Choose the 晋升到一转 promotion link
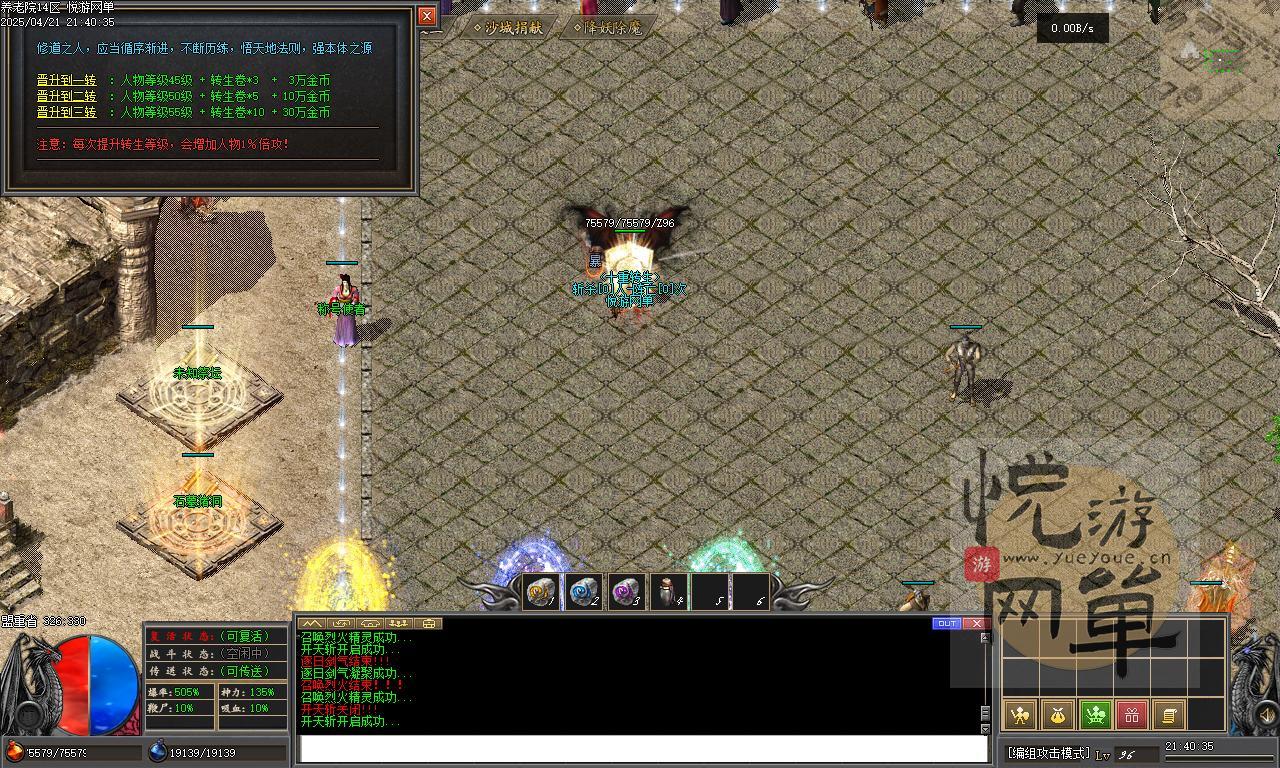1280x768 pixels. pos(66,81)
